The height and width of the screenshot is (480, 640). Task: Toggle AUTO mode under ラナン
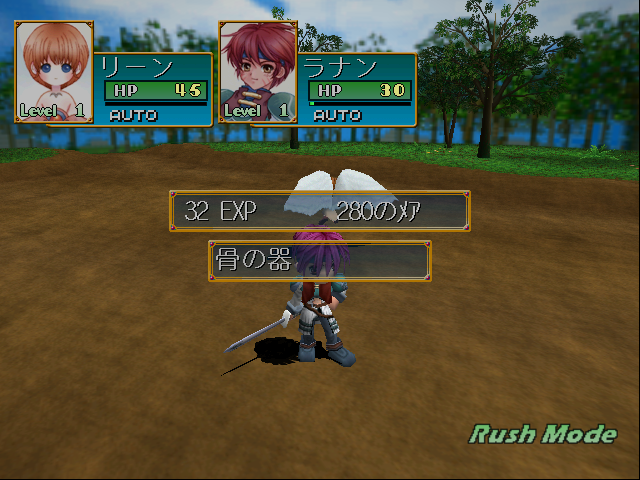coord(338,115)
